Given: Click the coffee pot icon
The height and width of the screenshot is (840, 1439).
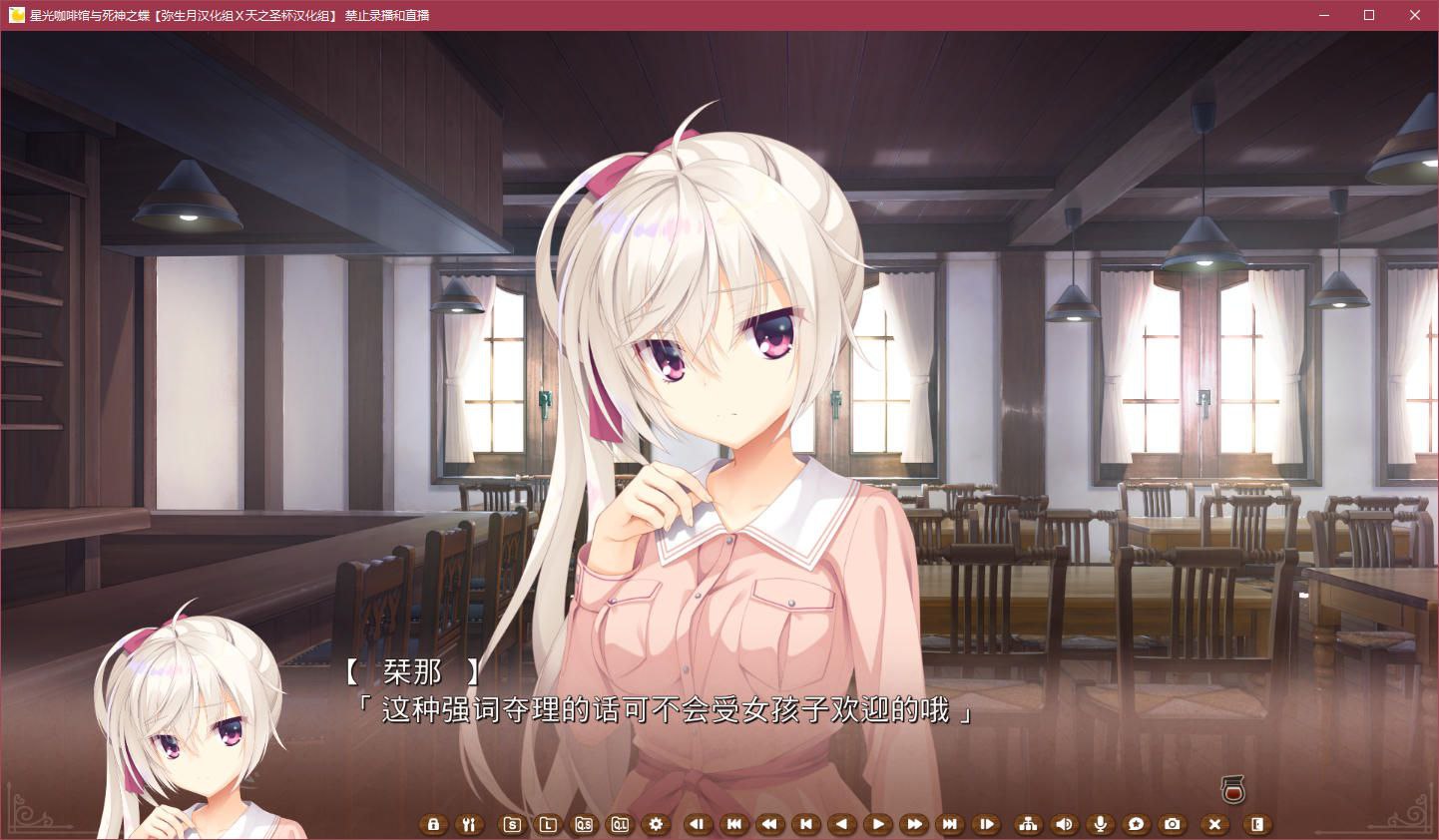Looking at the screenshot, I should point(1233,789).
